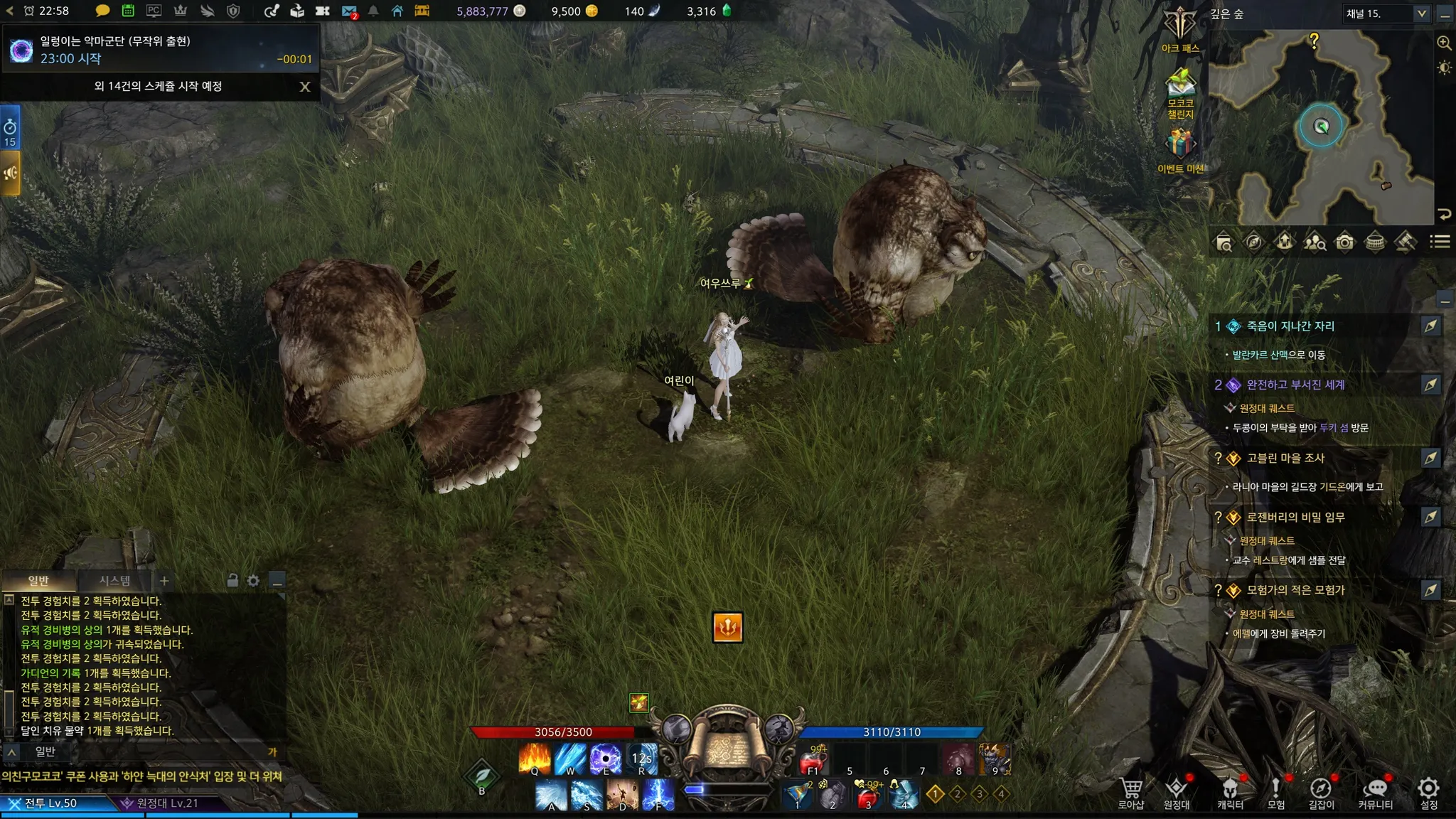This screenshot has height=819, width=1456.
Task: Open the 캐릭터 character menu
Action: (1230, 792)
